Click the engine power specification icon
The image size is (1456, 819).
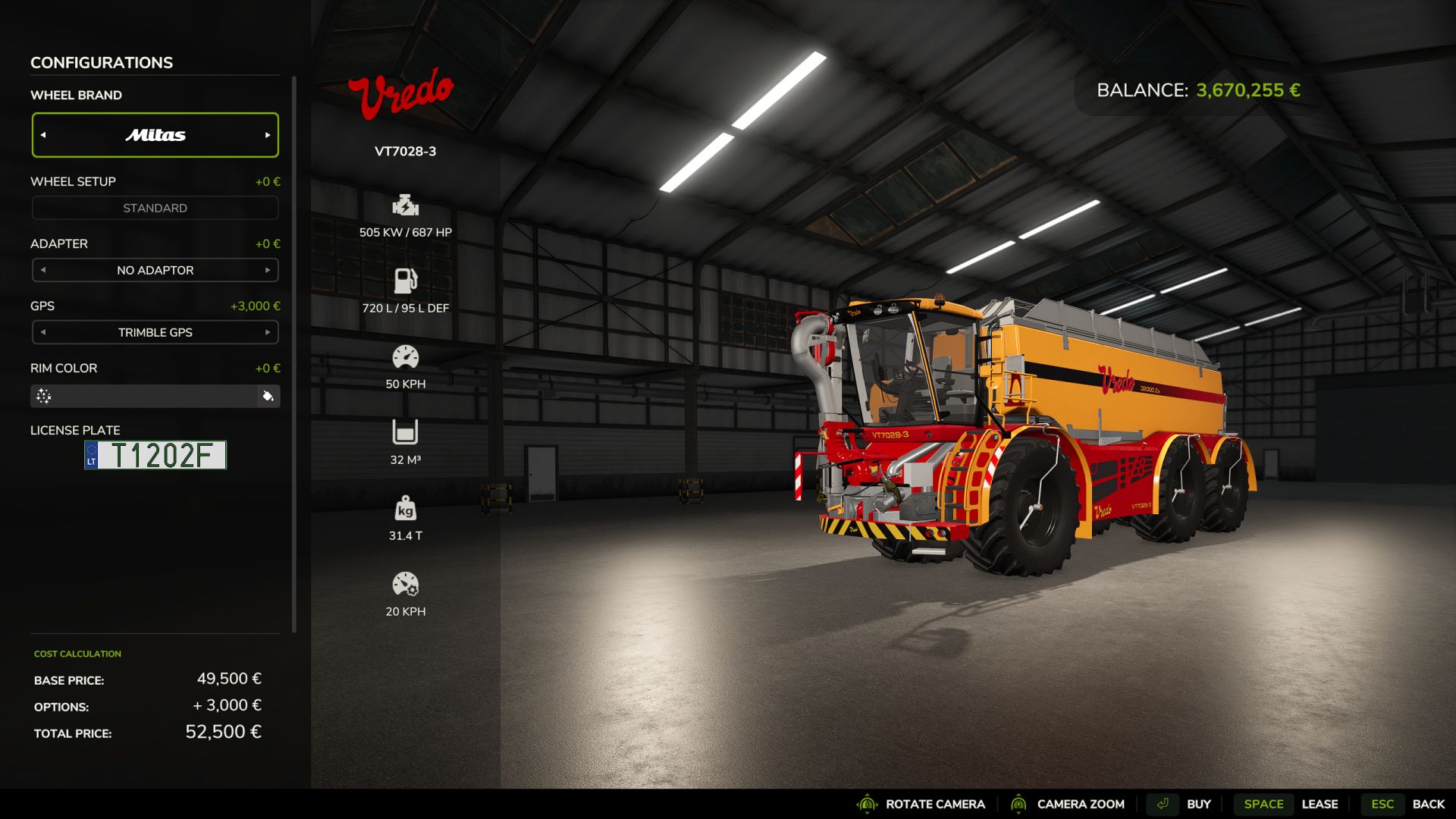[406, 206]
